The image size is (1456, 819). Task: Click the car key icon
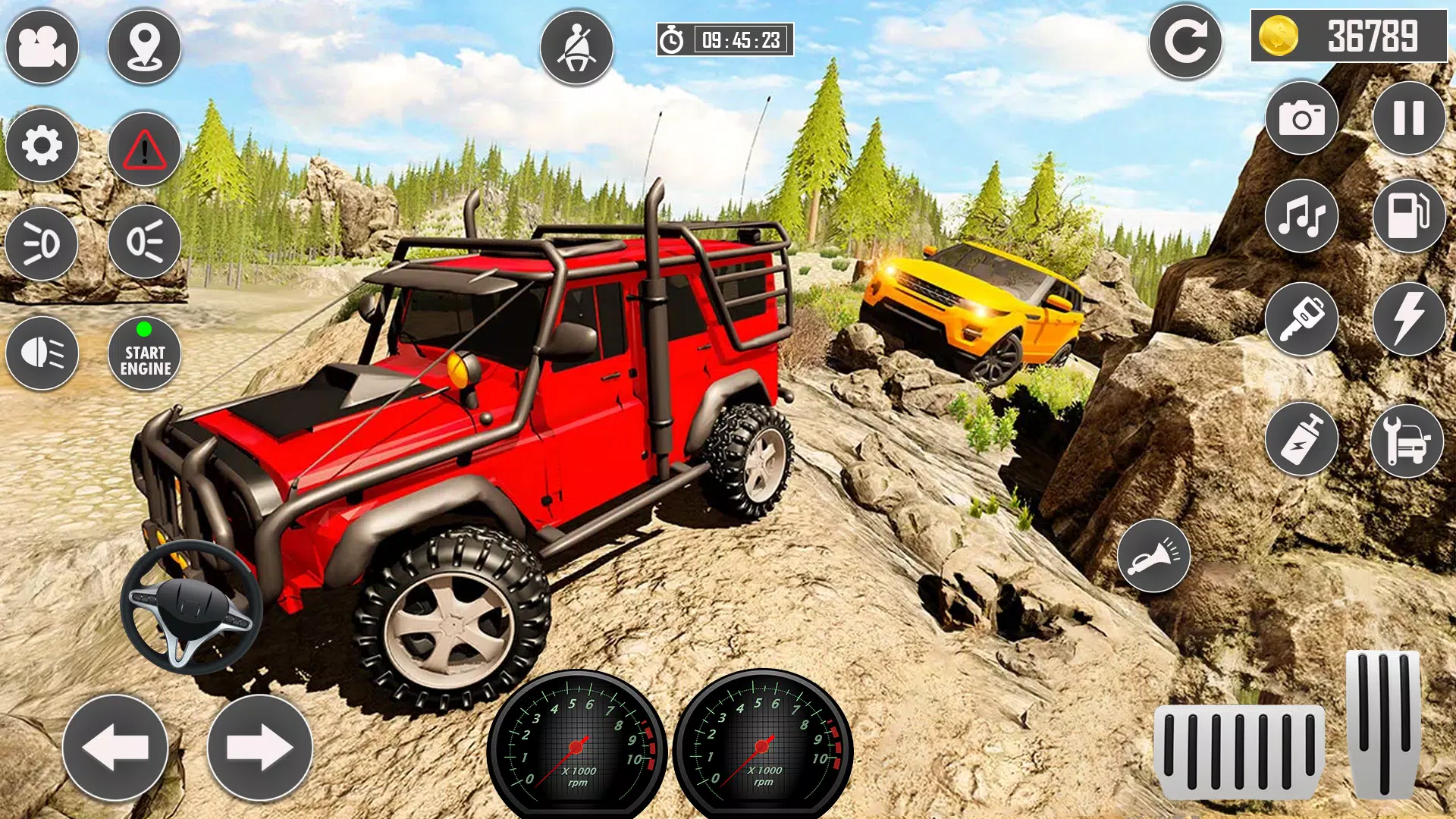coord(1302,319)
